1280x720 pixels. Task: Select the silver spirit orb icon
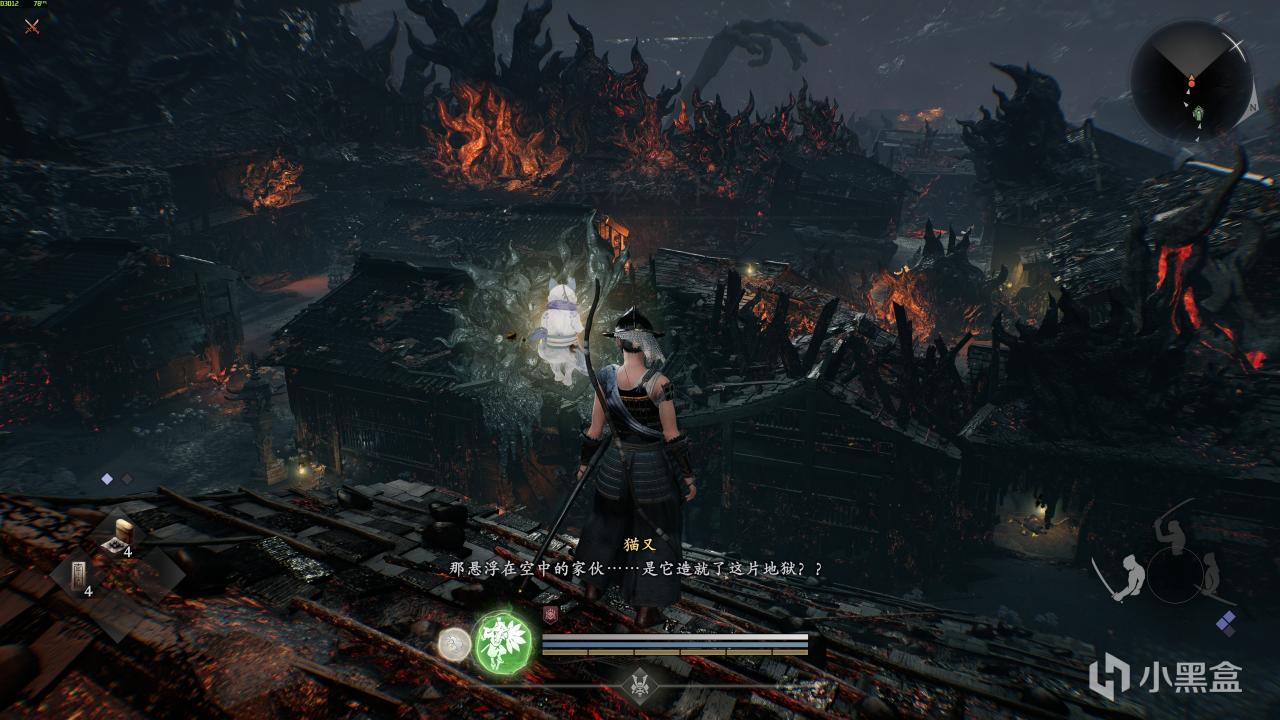coord(454,642)
